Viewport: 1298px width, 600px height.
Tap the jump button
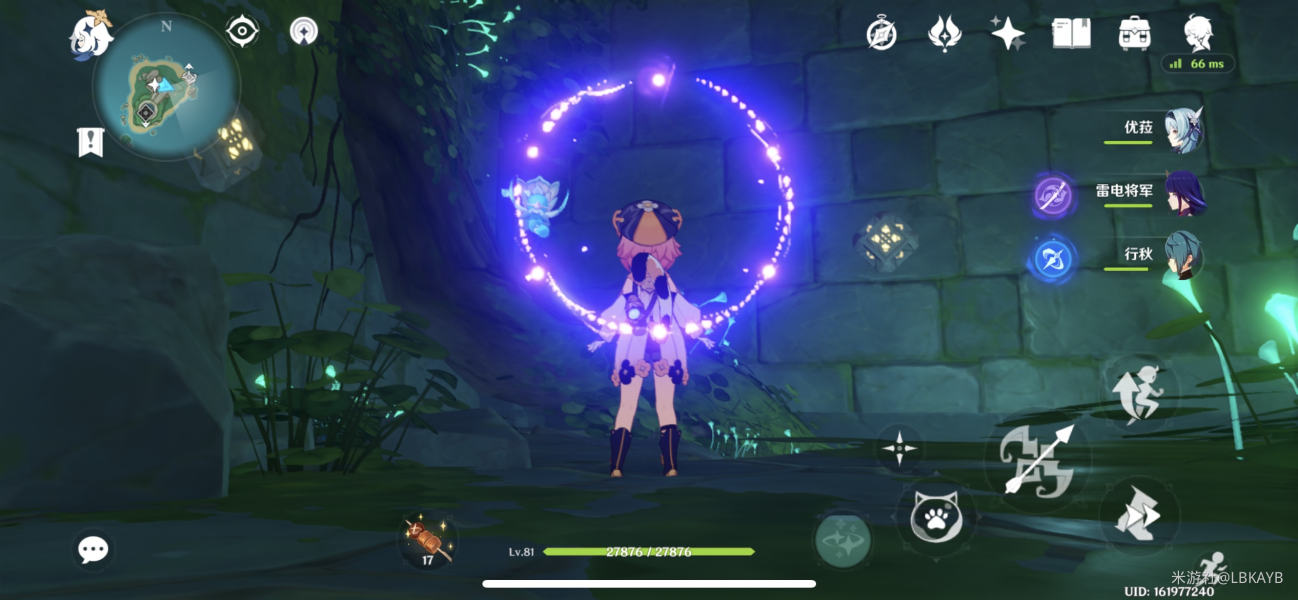1141,389
